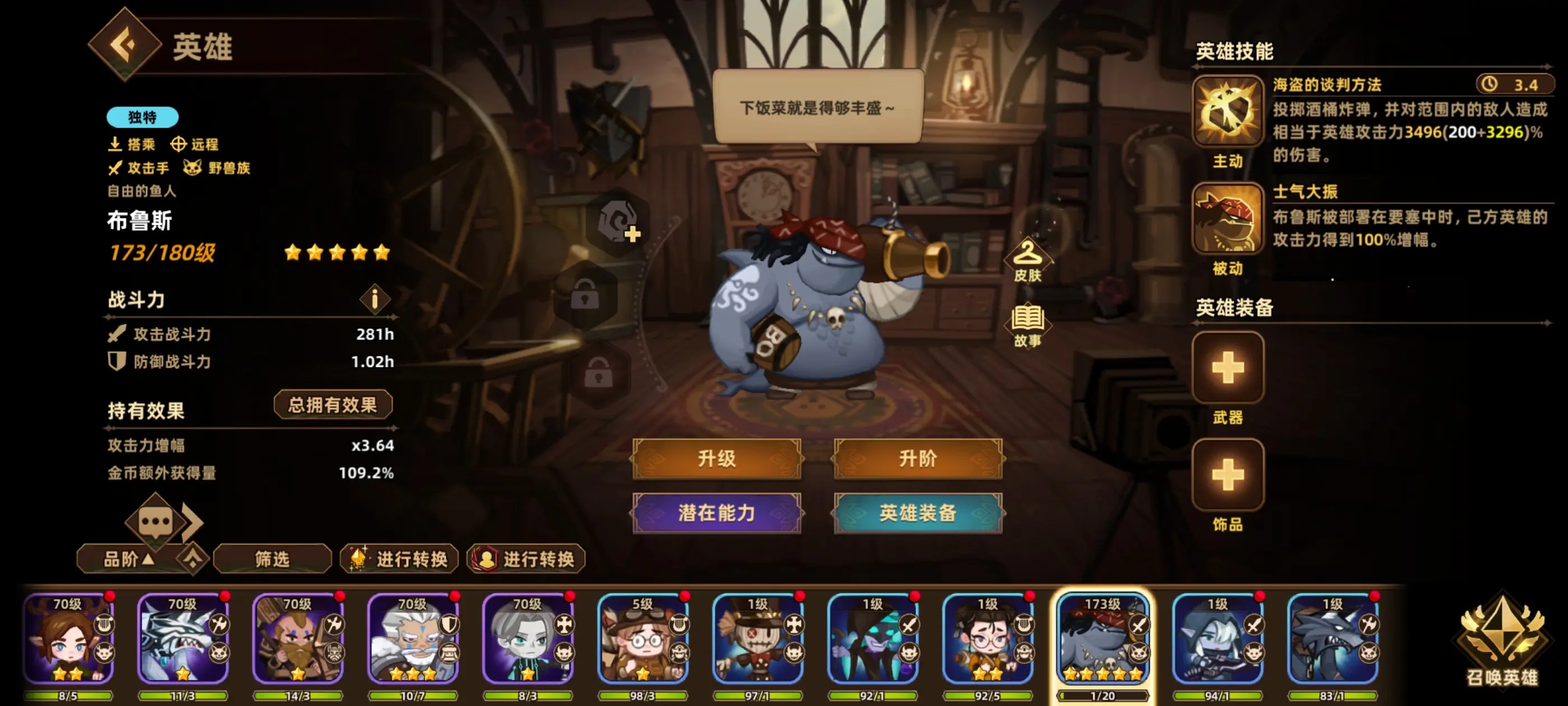
Task: Open the 筛选 filter options
Action: coord(273,559)
